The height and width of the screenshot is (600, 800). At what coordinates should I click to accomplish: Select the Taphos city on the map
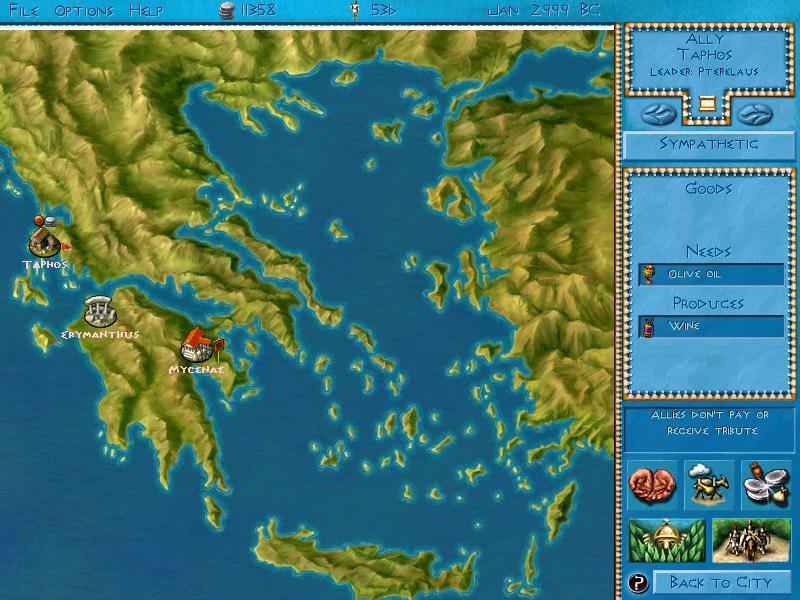click(45, 240)
